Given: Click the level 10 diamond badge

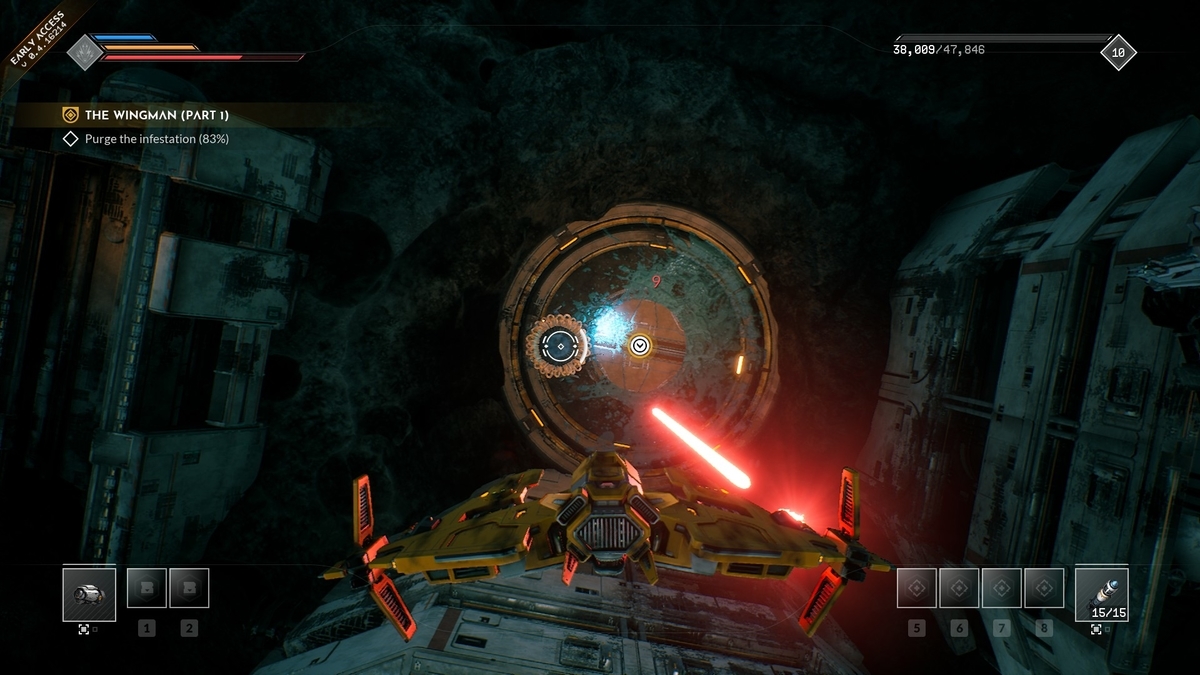Looking at the screenshot, I should [1118, 52].
